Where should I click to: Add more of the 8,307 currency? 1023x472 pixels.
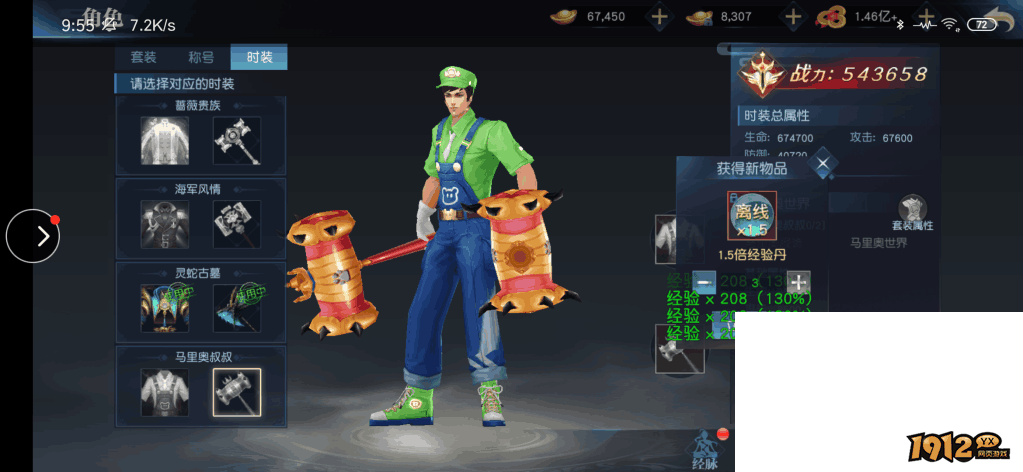click(794, 17)
